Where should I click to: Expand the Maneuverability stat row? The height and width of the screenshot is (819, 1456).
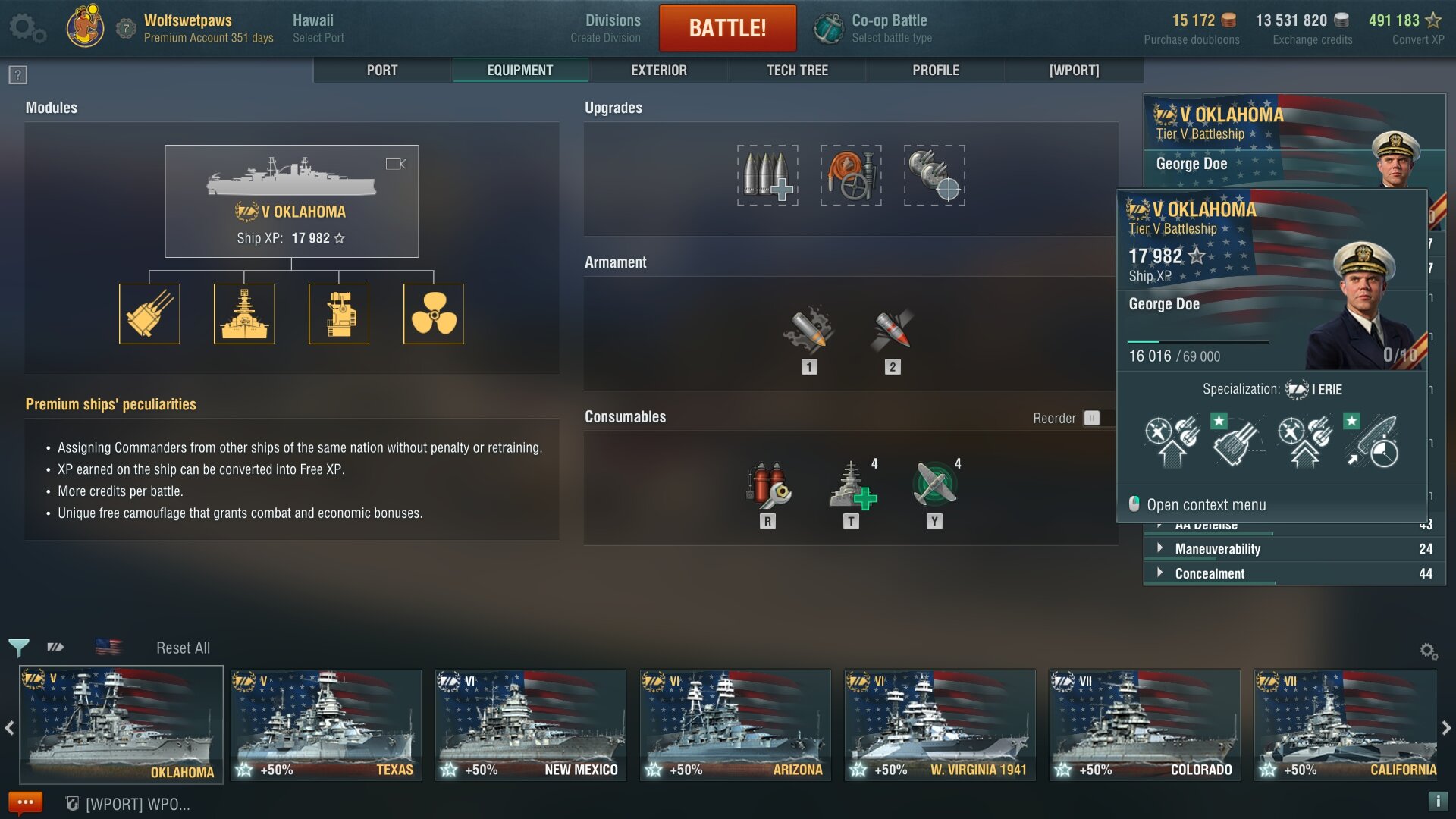[x=1217, y=549]
